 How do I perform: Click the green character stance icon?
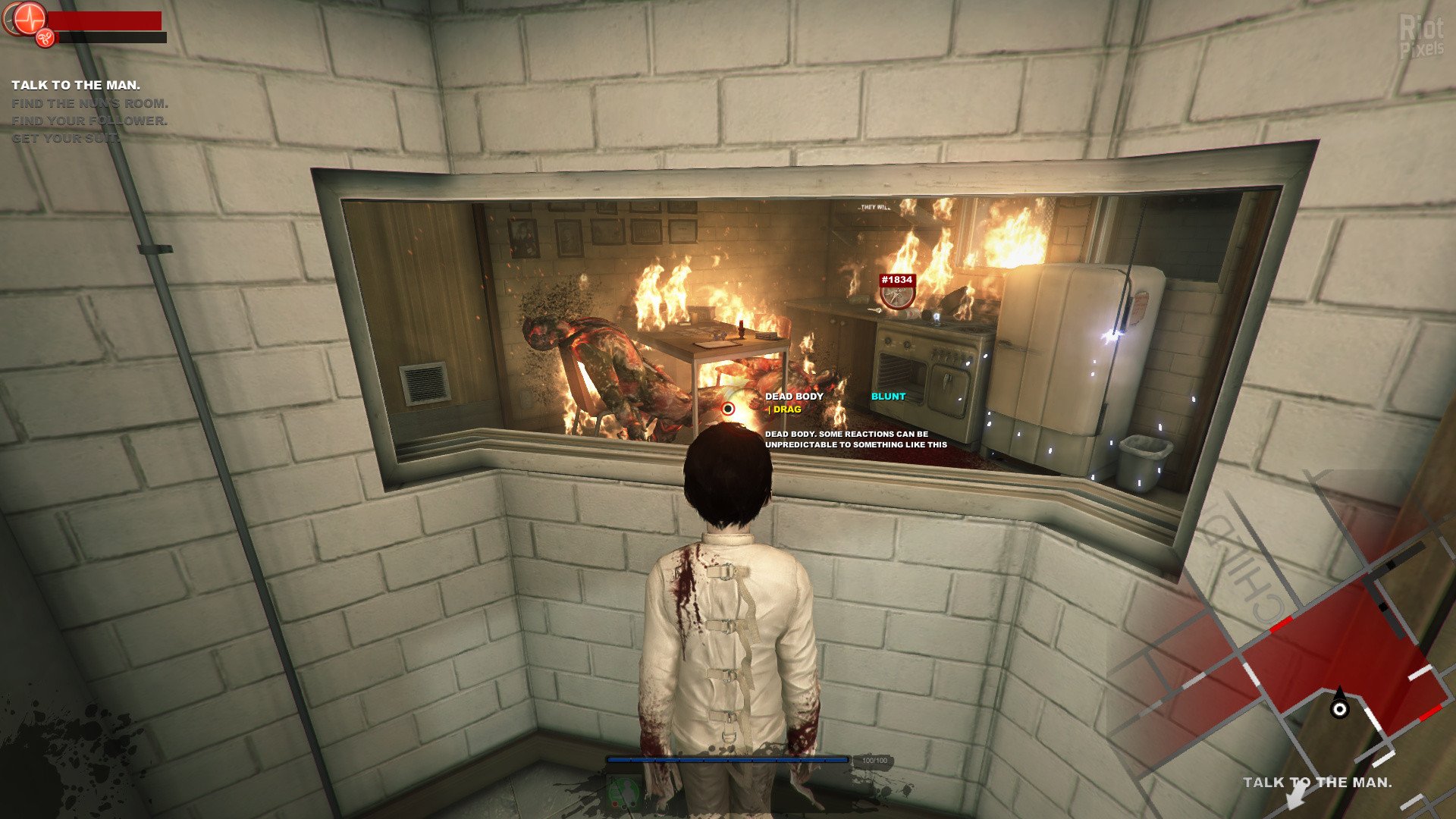pos(622,793)
